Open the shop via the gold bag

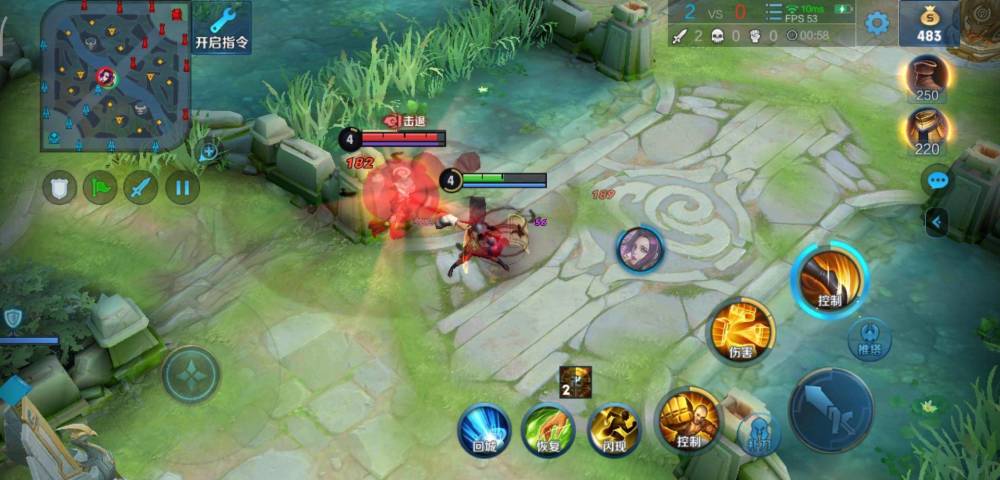929,24
